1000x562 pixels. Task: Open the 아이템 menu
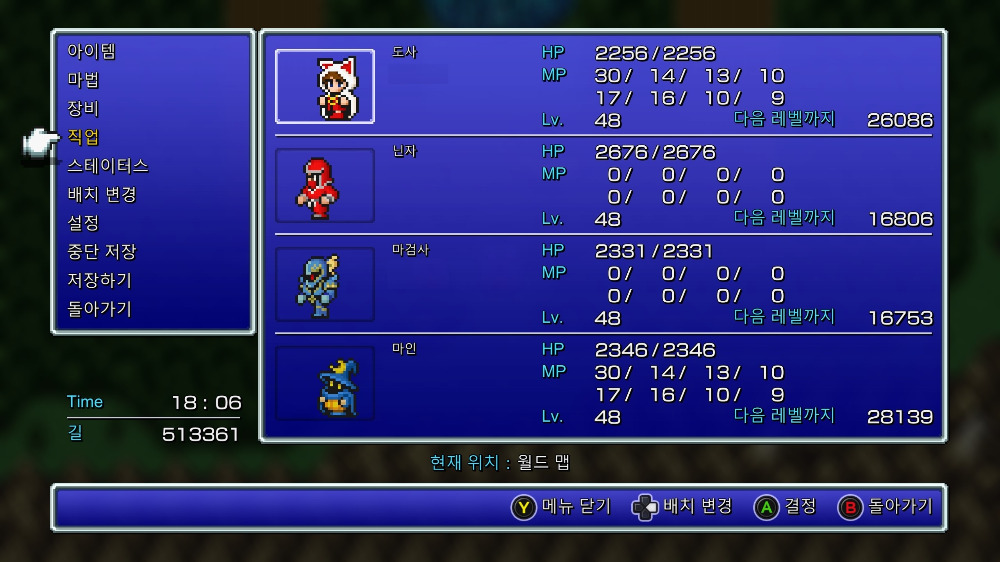[x=92, y=51]
